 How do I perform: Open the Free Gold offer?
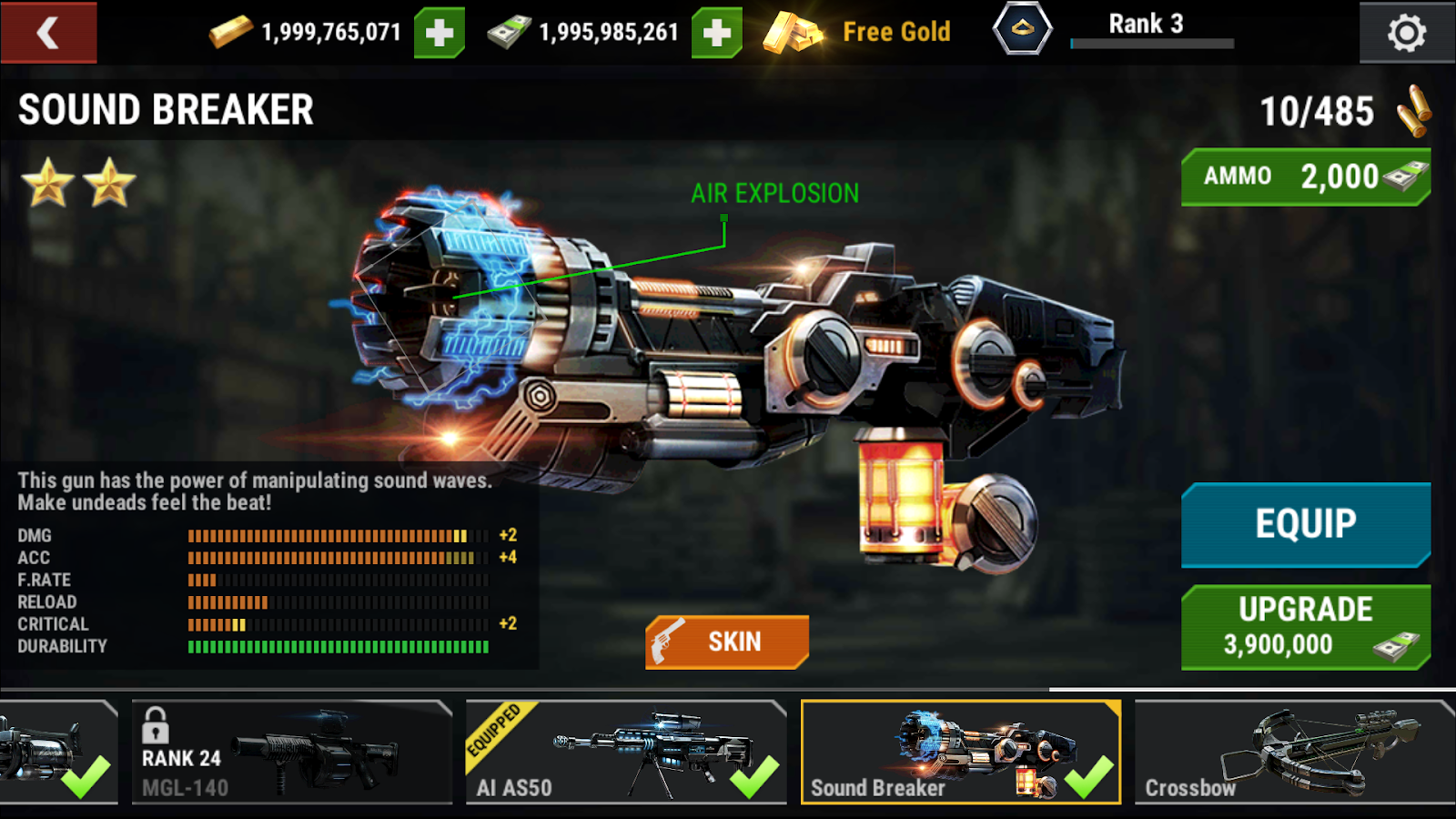click(857, 33)
